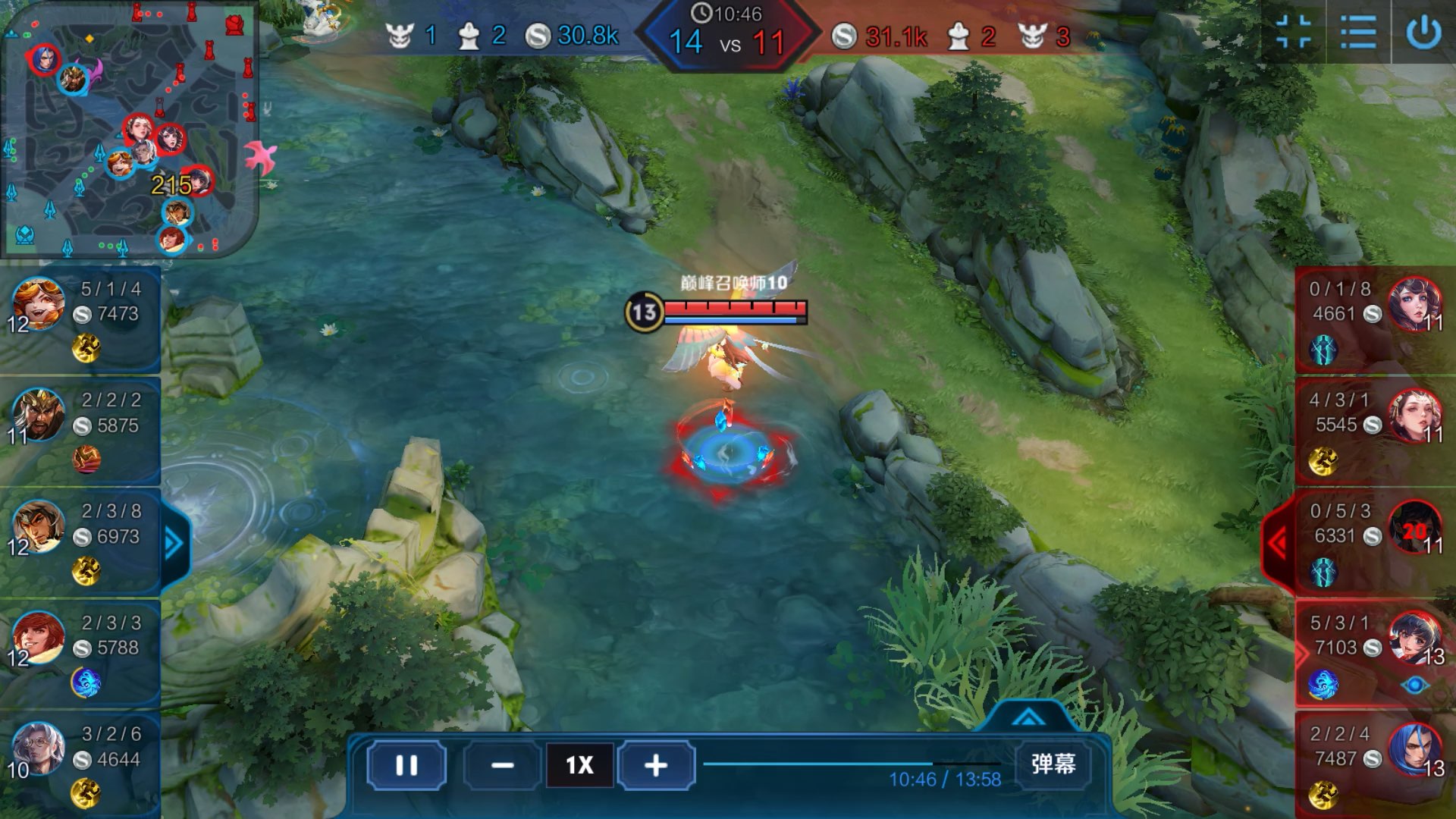1456x819 pixels.
Task: Expand the blue team panel arrow
Action: coord(174,543)
